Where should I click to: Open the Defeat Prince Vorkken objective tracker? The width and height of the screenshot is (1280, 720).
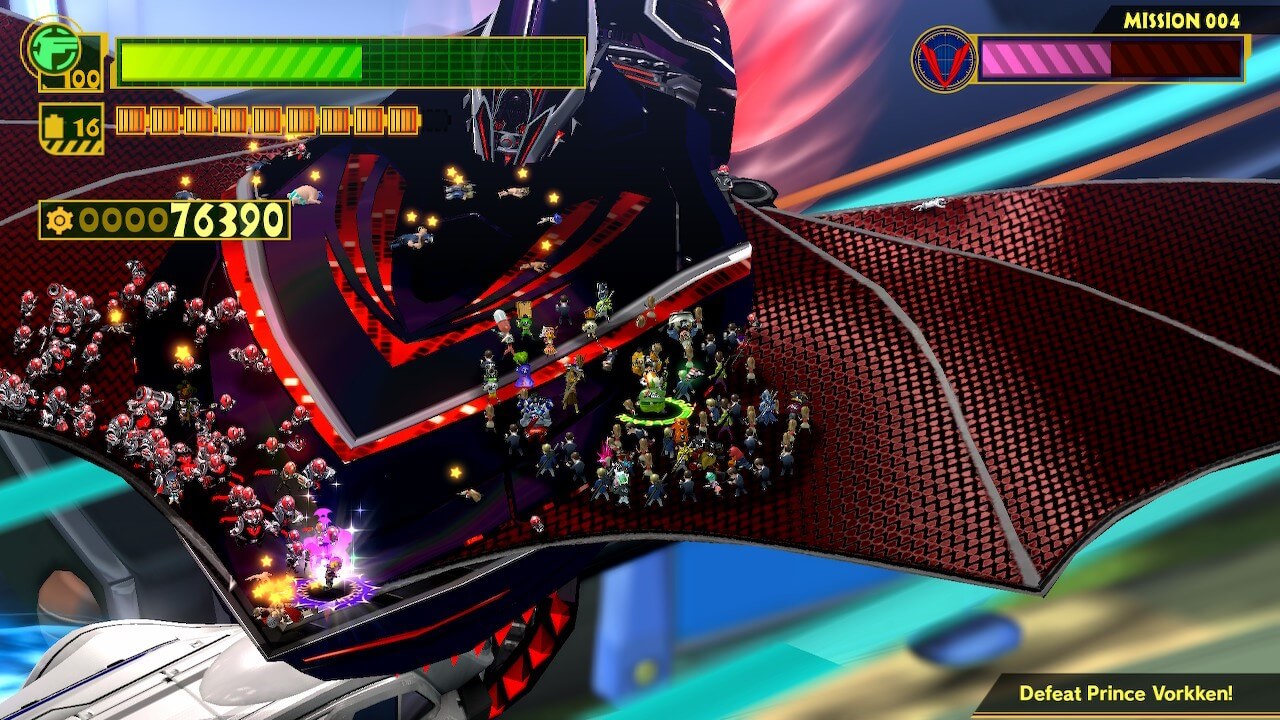click(x=1125, y=693)
